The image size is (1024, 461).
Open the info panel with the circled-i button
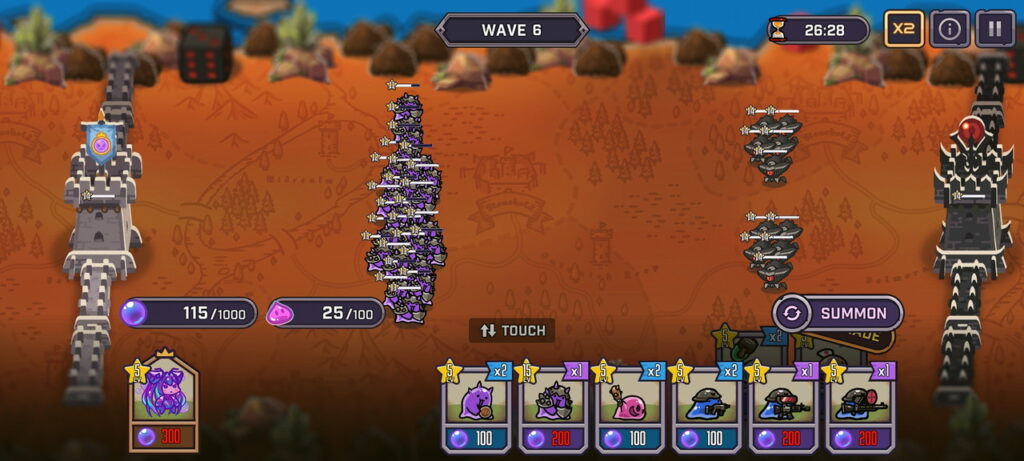tap(949, 29)
